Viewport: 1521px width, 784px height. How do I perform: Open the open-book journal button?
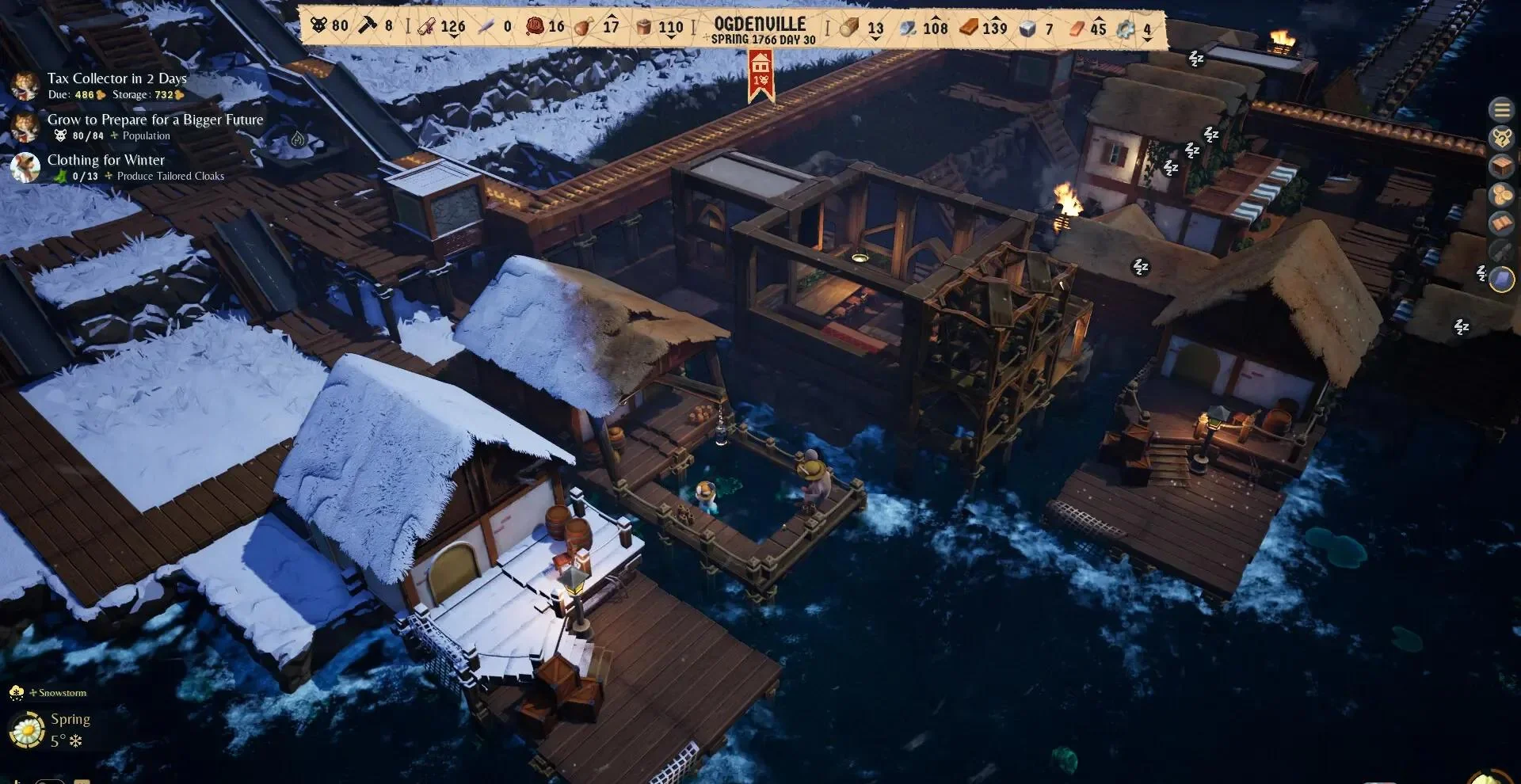point(1501,223)
